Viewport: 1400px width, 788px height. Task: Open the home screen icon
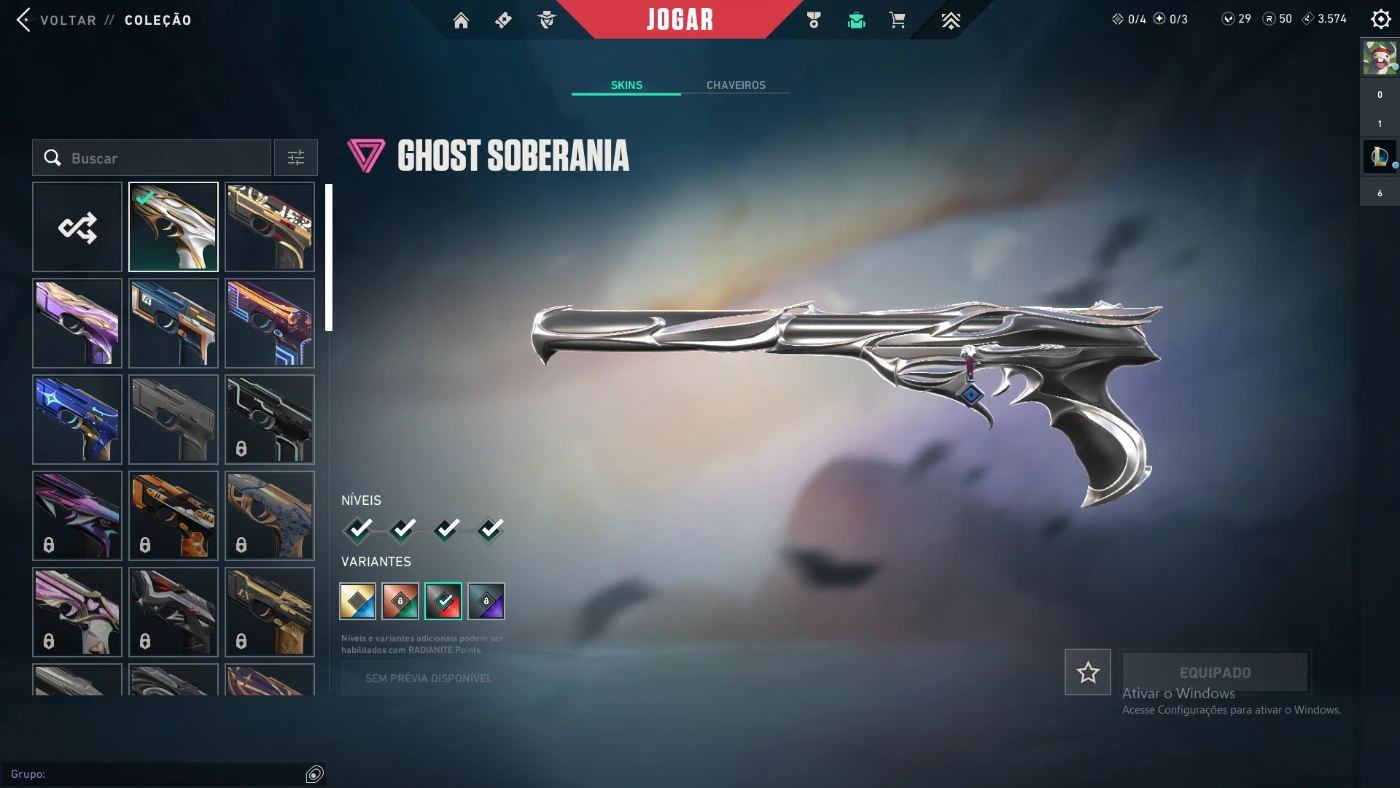461,20
